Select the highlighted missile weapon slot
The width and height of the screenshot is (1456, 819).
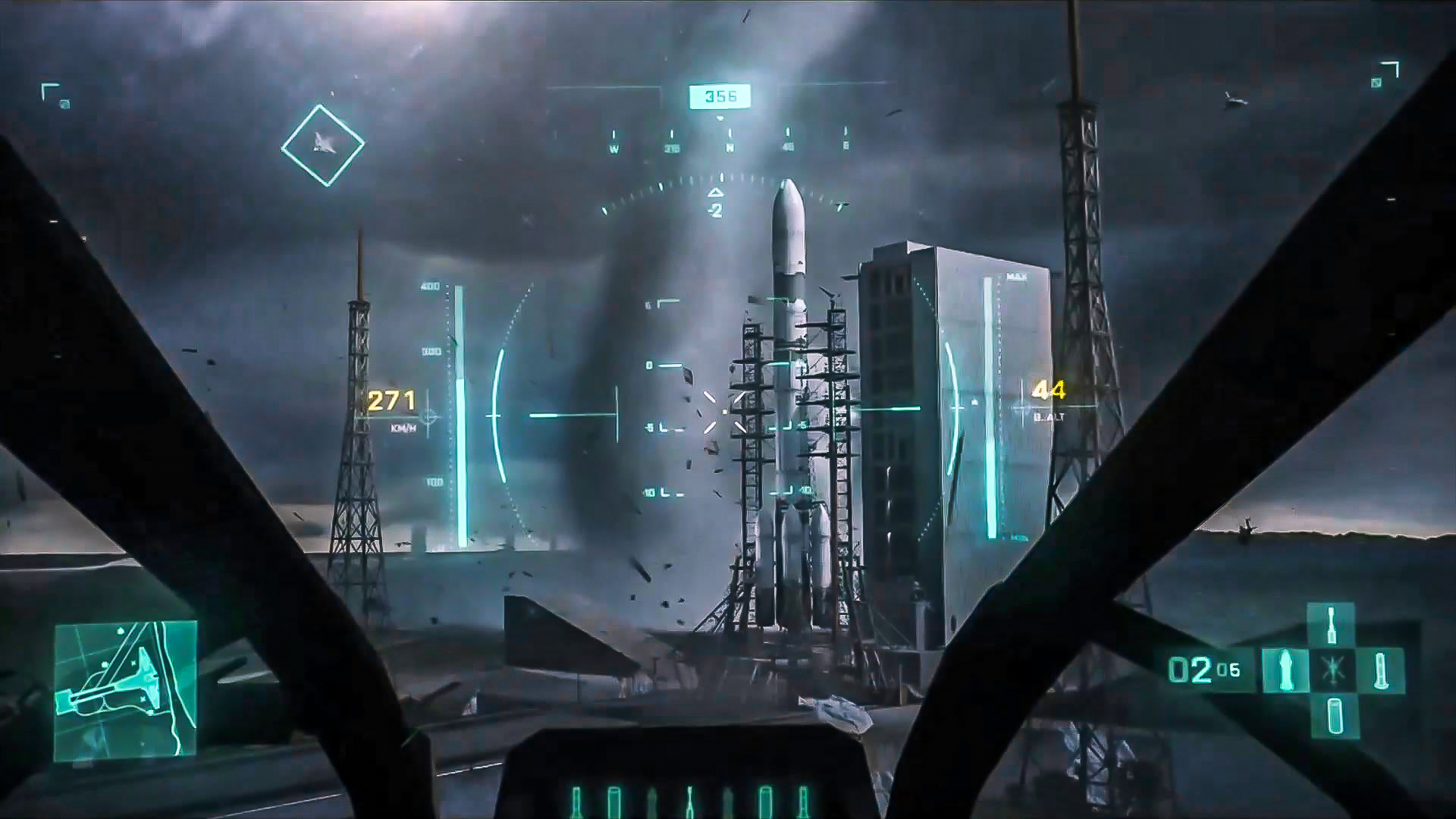click(x=1286, y=670)
